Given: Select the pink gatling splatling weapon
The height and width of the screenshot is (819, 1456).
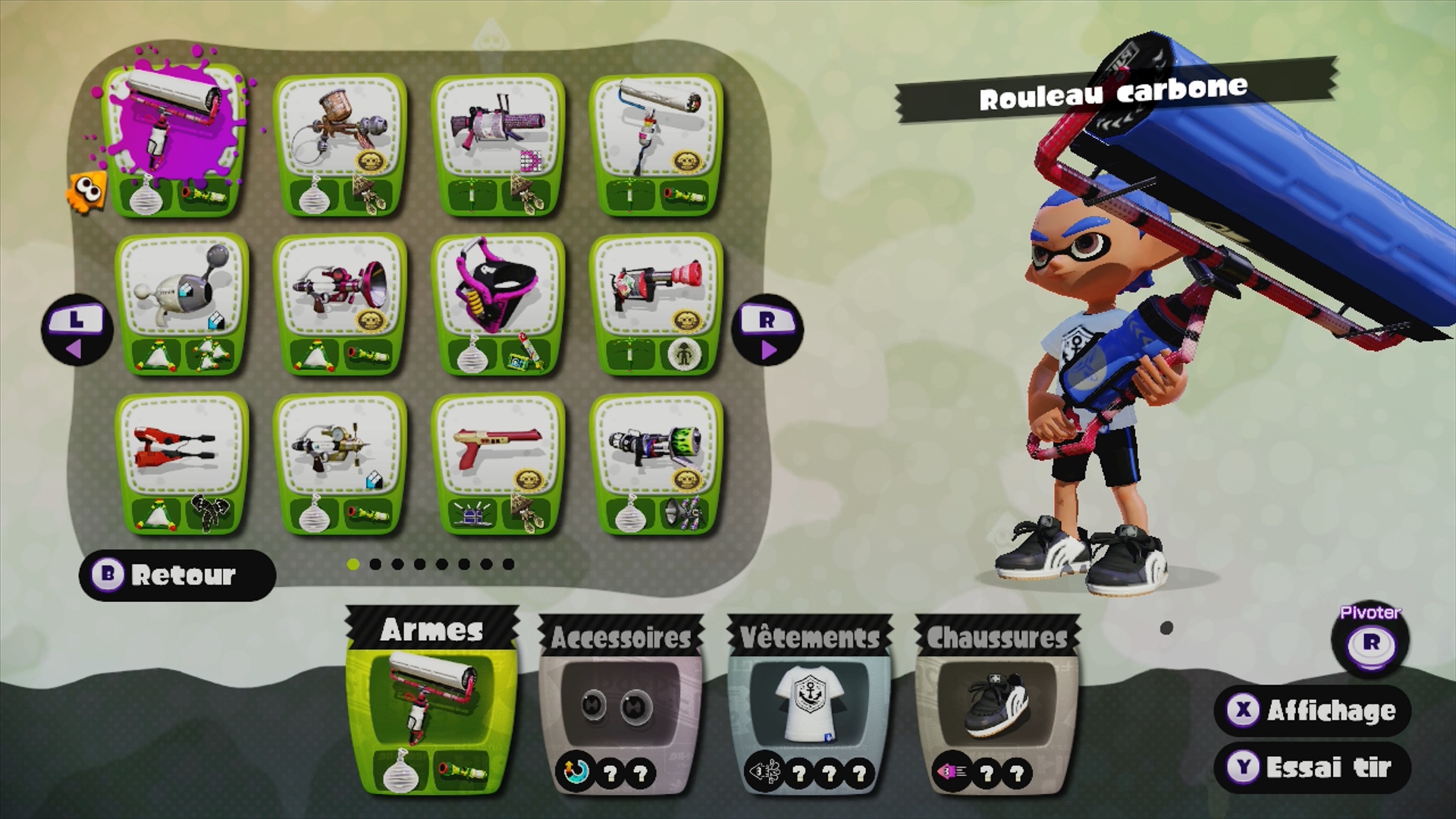Looking at the screenshot, I should click(497, 144).
